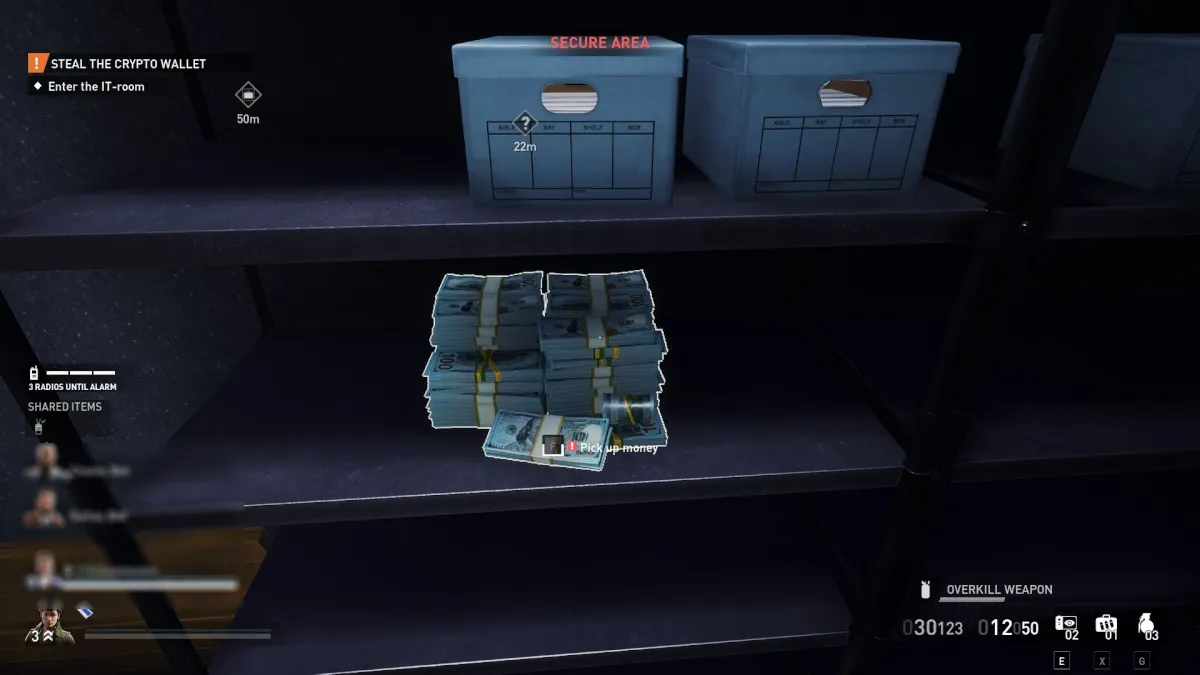1200x675 pixels.
Task: Choose the micro camera gadget icon
Action: click(1066, 624)
